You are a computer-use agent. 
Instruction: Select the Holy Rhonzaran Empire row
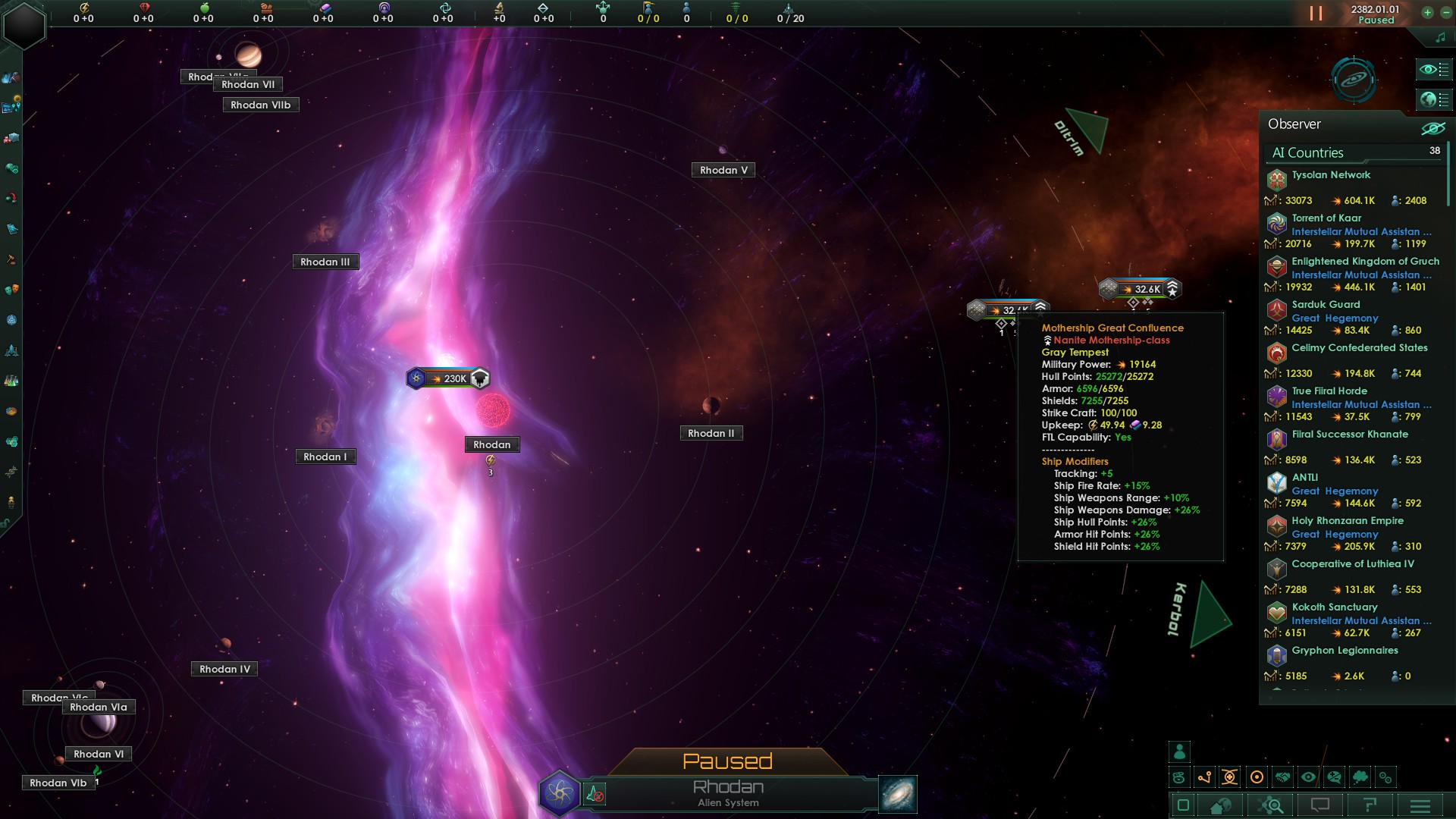(x=1347, y=521)
